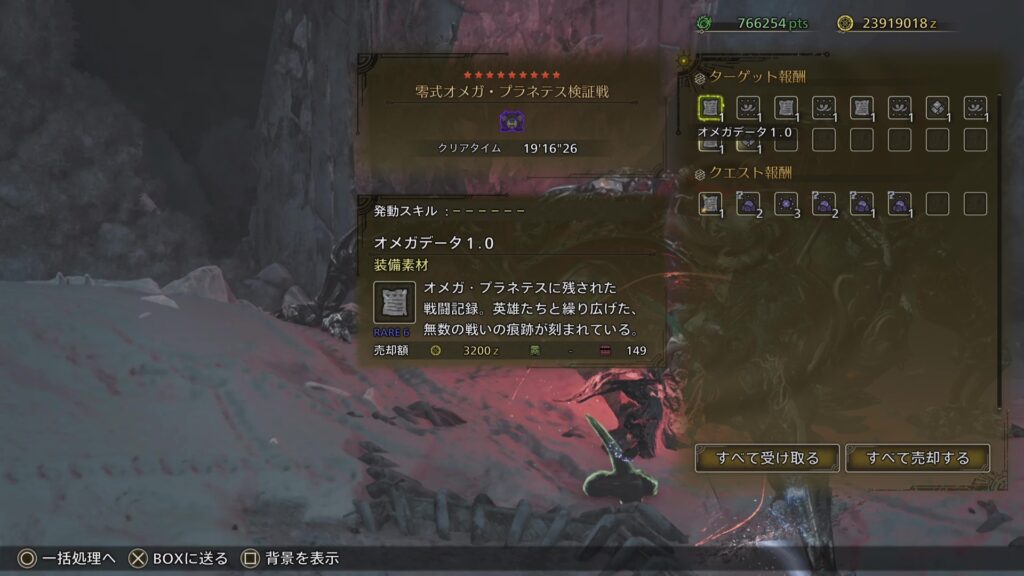Image resolution: width=1024 pixels, height=576 pixels.
Task: Select the highlighted オメガデータ1.0 reward slot
Action: coord(710,108)
